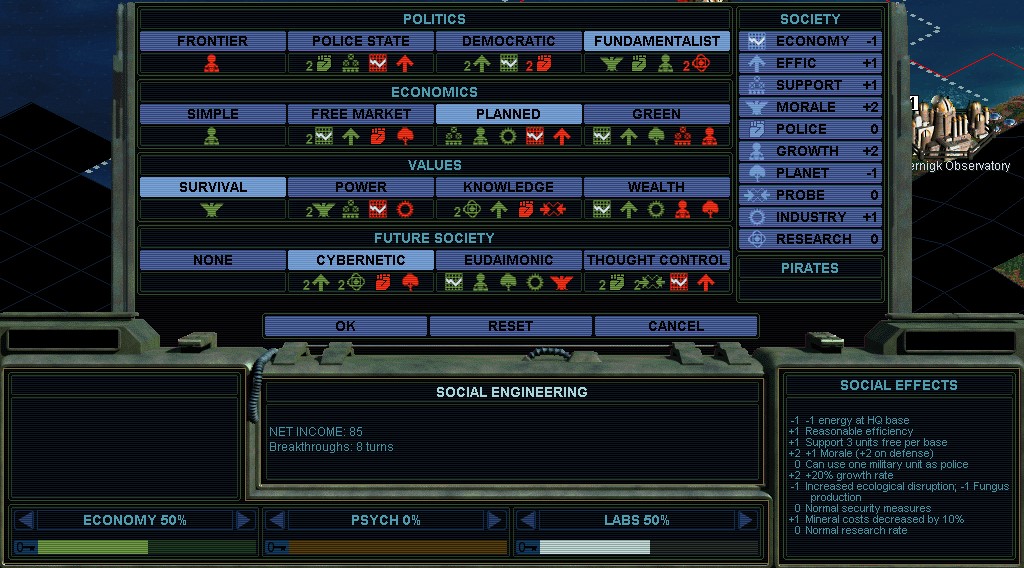Choose Power as values
Screen dimensions: 1024x568
361,187
